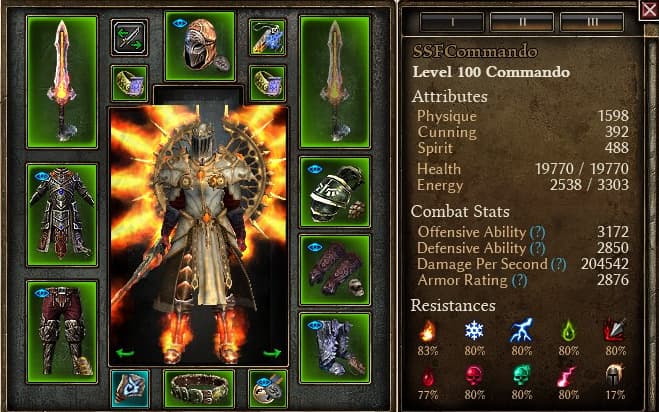Select the equipped amulet slot
This screenshot has width=659, height=412.
[x=268, y=37]
